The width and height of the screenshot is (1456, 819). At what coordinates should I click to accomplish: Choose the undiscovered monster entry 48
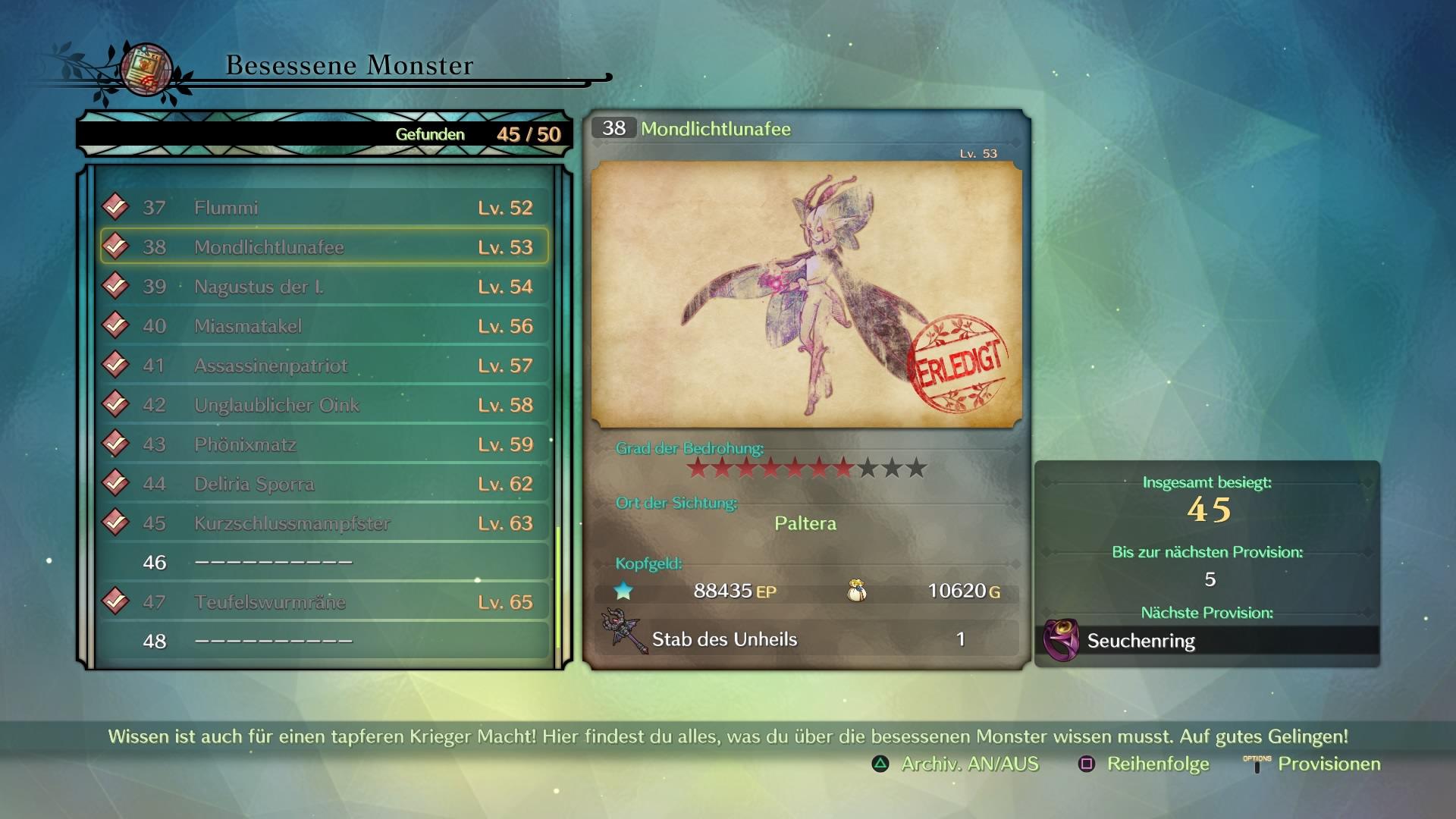(325, 642)
